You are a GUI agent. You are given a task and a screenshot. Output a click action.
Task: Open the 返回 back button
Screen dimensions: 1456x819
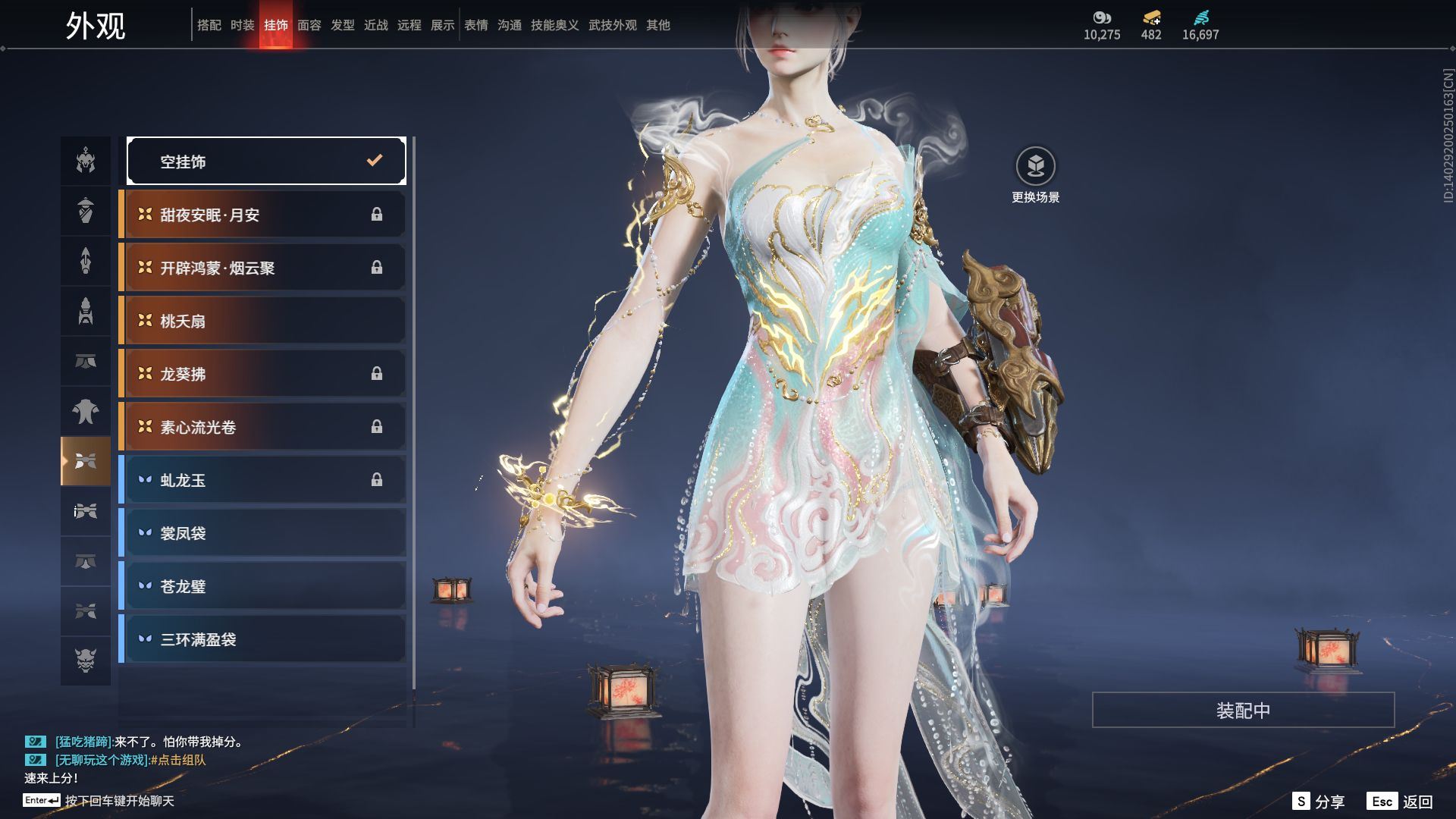(x=1401, y=802)
